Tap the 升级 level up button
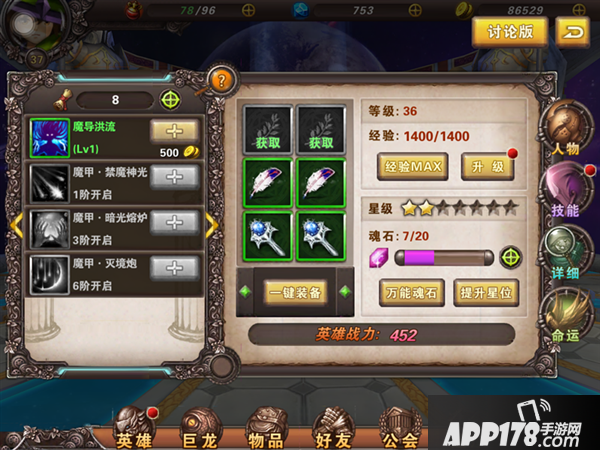The image size is (600, 450). tap(487, 166)
